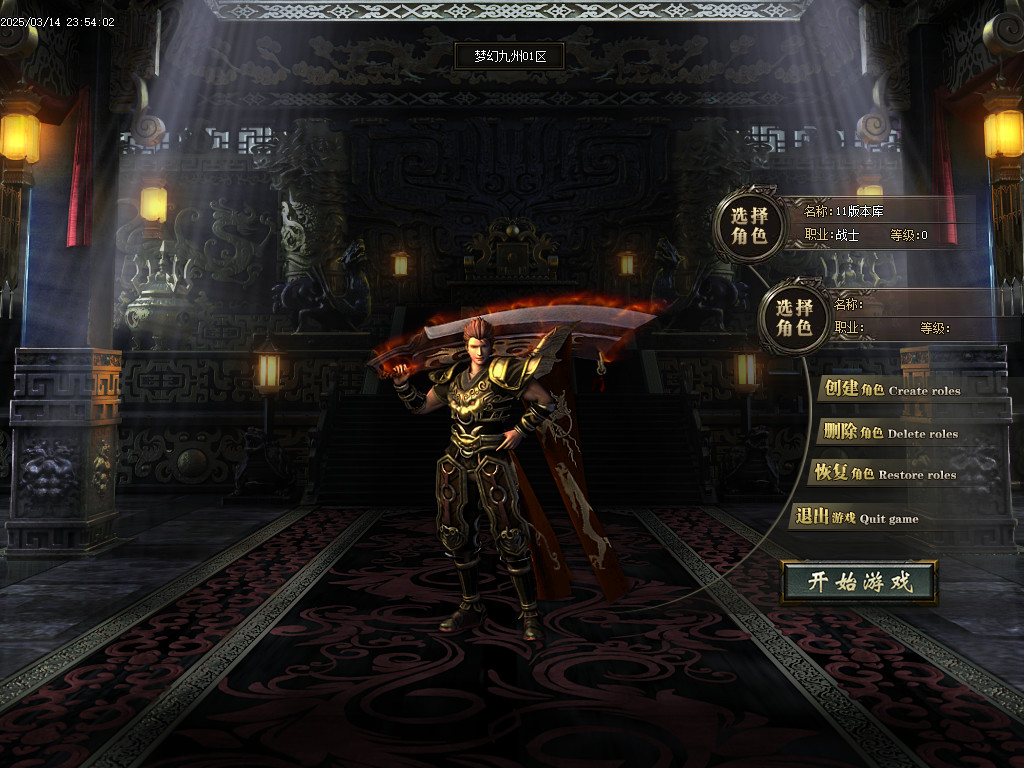Select the 11版本库 warrior character slot
The width and height of the screenshot is (1024, 768).
point(749,226)
